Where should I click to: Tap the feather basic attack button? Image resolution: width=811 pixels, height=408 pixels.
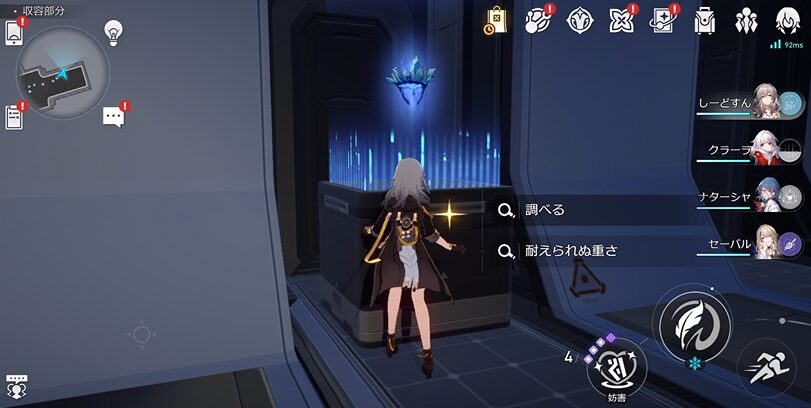tap(691, 323)
